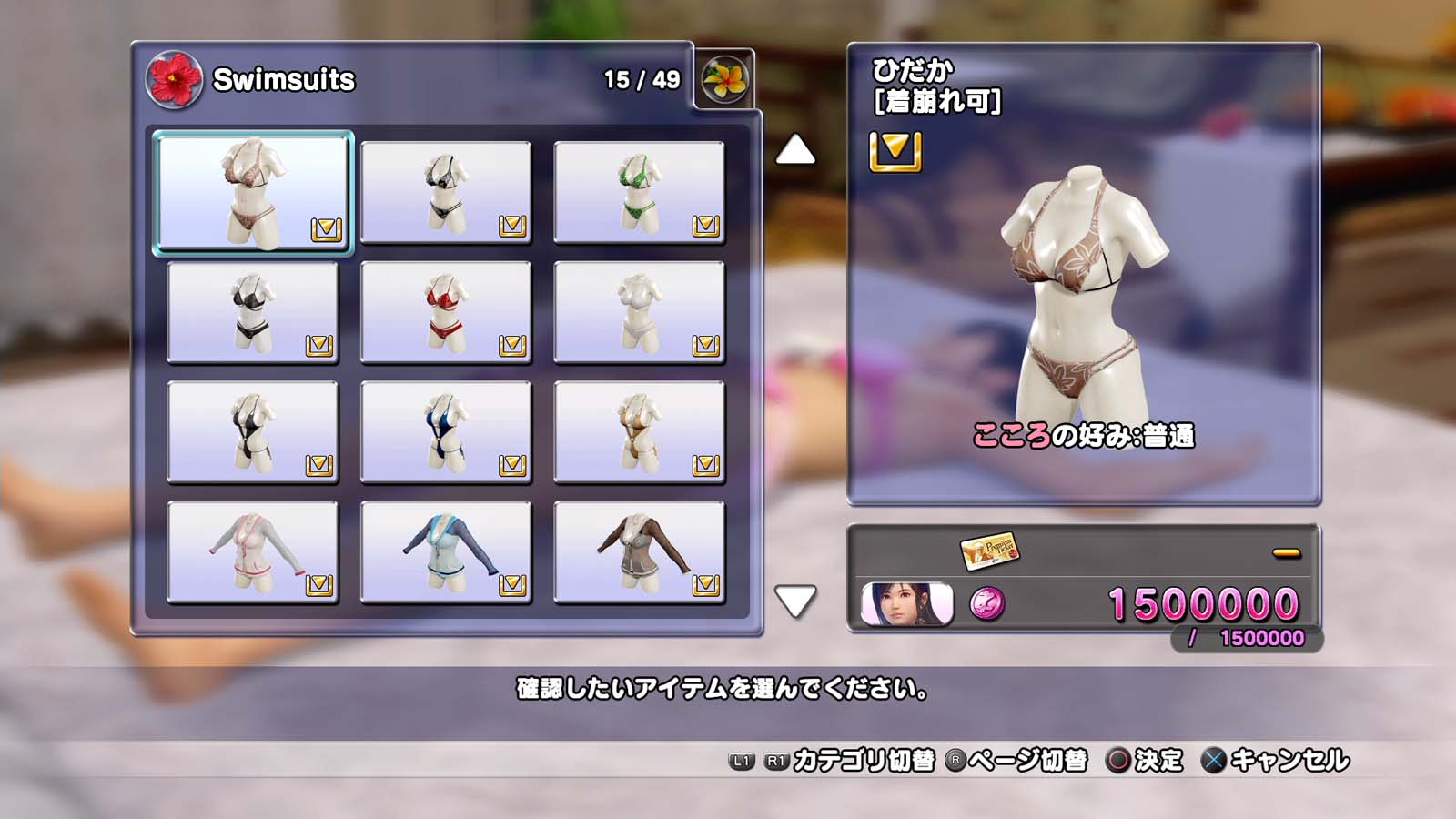The image size is (1456, 819).
Task: Switch to the yellow flower category tab
Action: tap(724, 80)
